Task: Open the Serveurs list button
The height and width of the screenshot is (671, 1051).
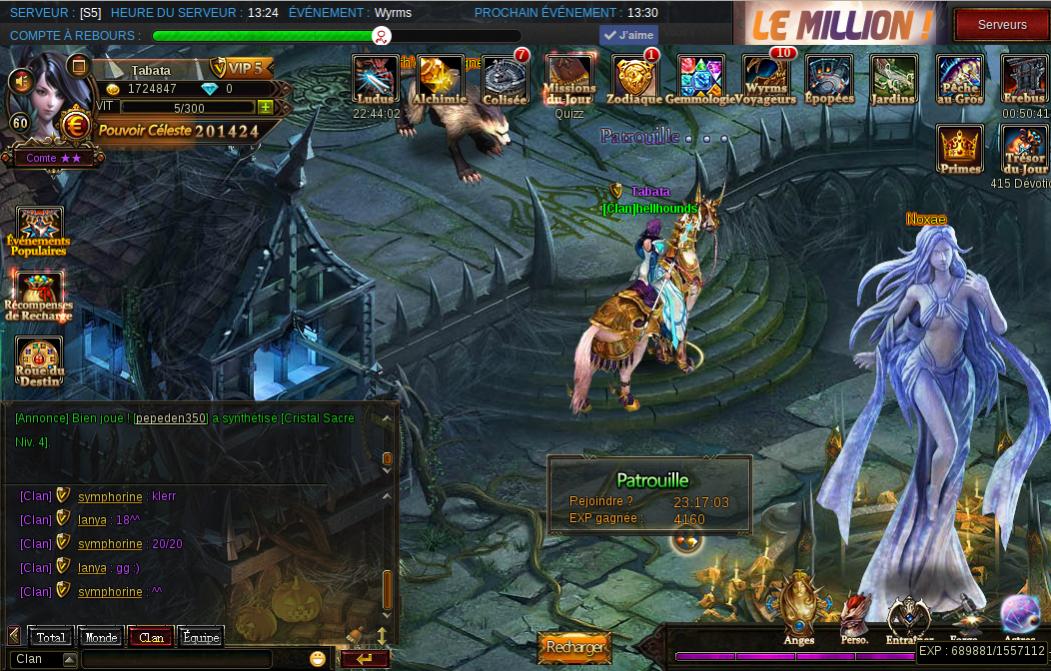Action: [x=1001, y=24]
